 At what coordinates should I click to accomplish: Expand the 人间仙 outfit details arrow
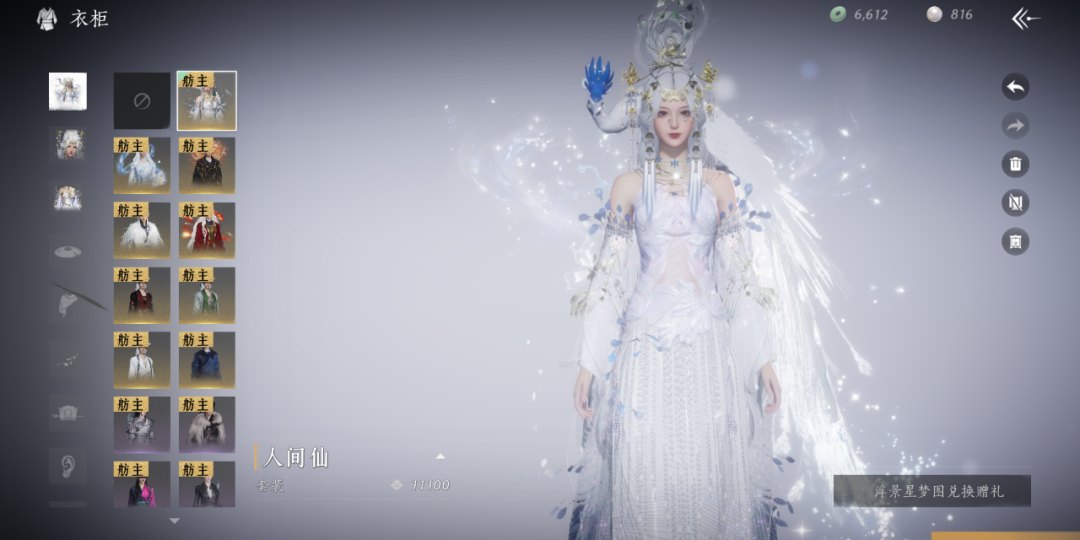coord(440,457)
